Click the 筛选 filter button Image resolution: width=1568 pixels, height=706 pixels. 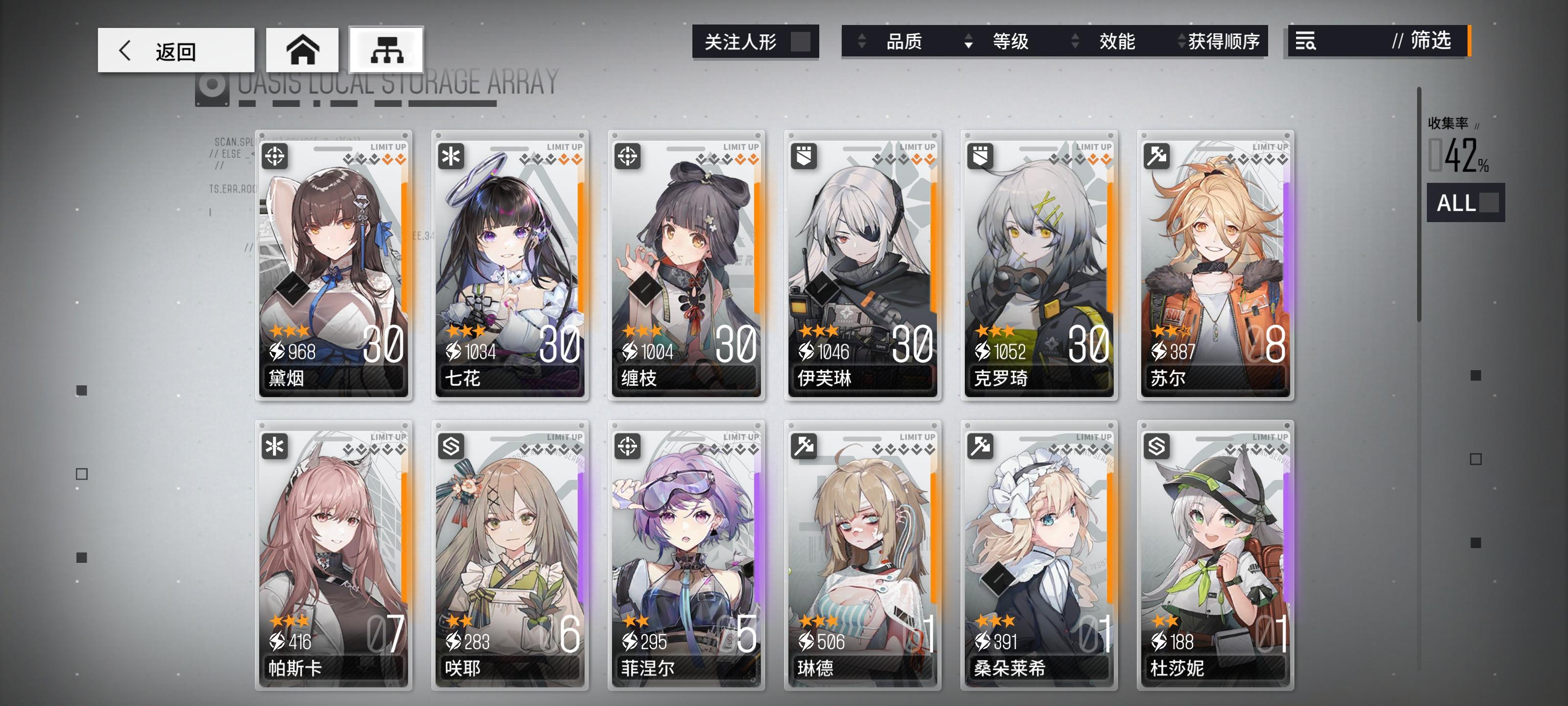click(x=1429, y=42)
